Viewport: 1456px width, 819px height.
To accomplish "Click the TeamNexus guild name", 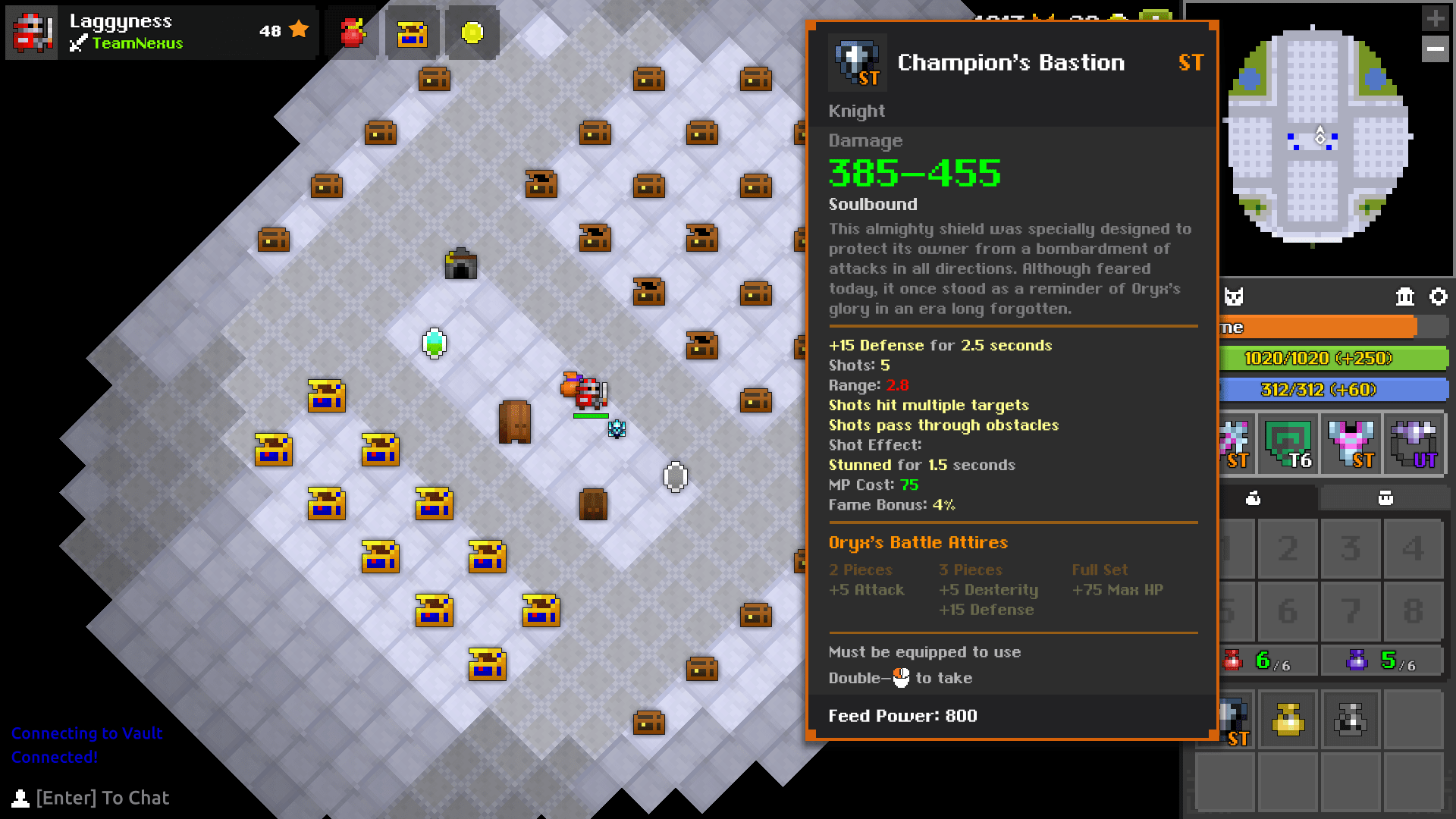I will pyautogui.click(x=139, y=43).
